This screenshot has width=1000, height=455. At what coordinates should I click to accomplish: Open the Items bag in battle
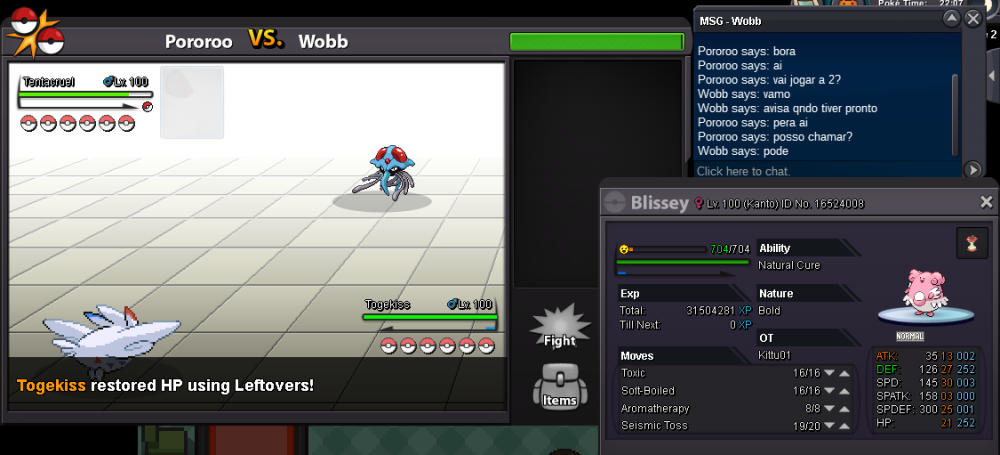pos(559,386)
